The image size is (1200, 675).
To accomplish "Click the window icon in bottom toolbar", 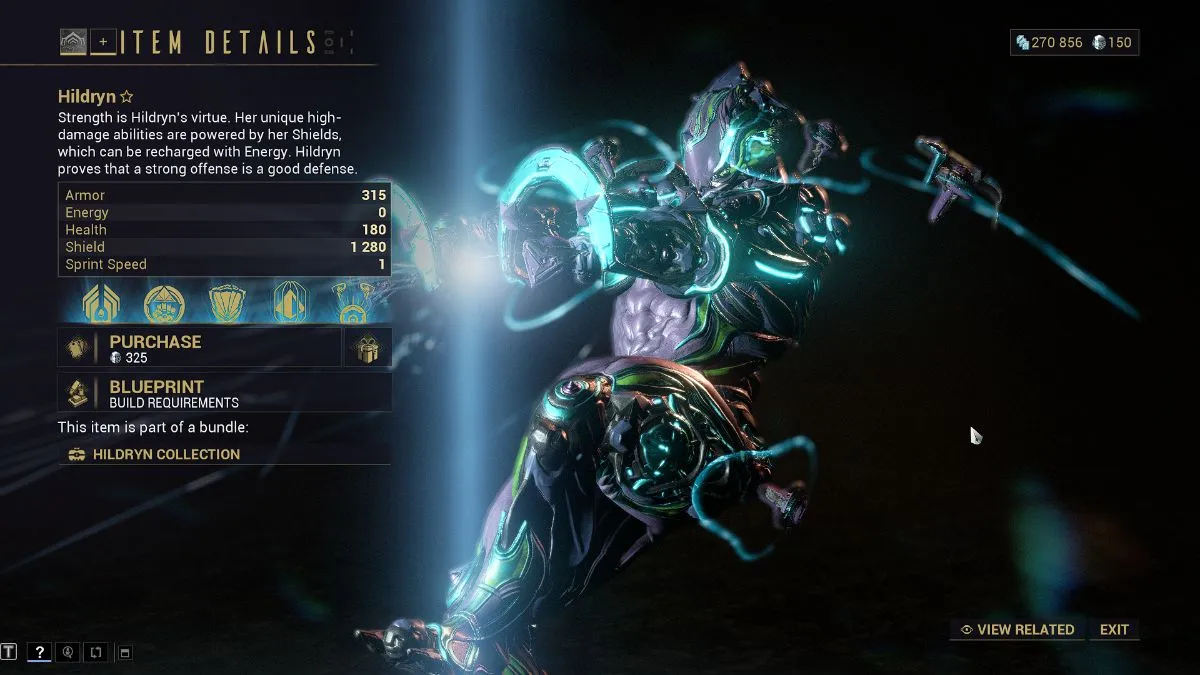I will click(125, 652).
